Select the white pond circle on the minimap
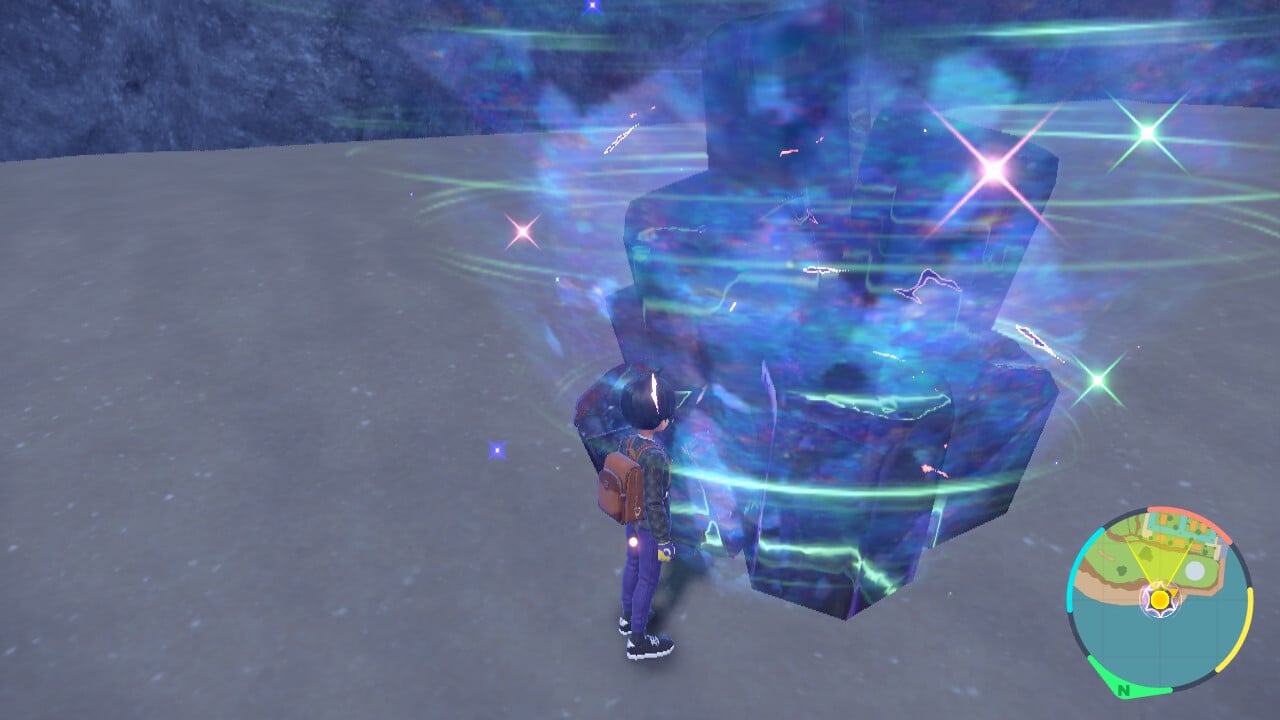 (1195, 568)
